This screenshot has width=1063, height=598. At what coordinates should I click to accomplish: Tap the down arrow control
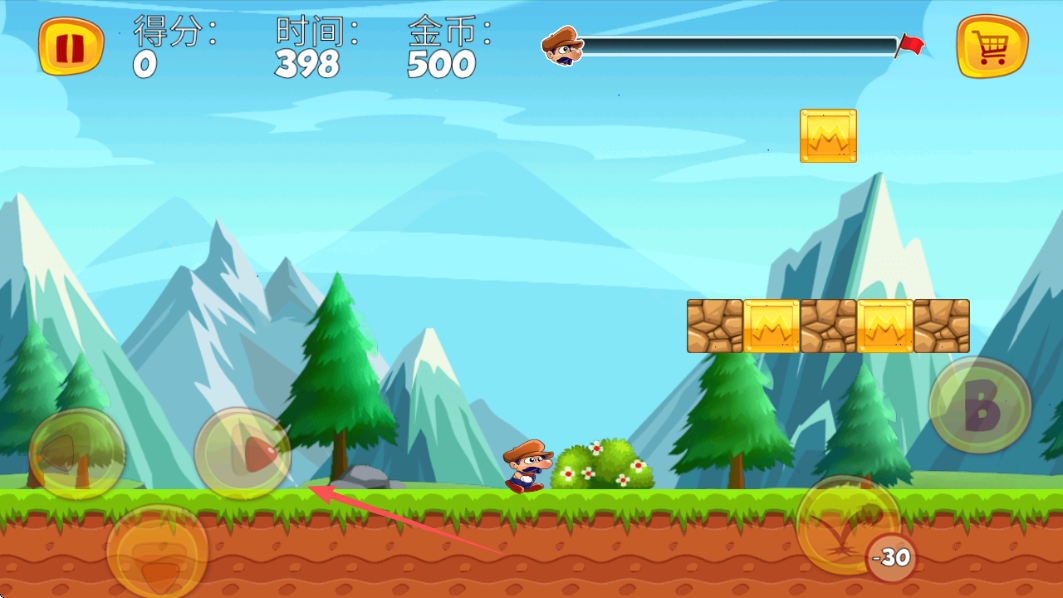click(157, 552)
